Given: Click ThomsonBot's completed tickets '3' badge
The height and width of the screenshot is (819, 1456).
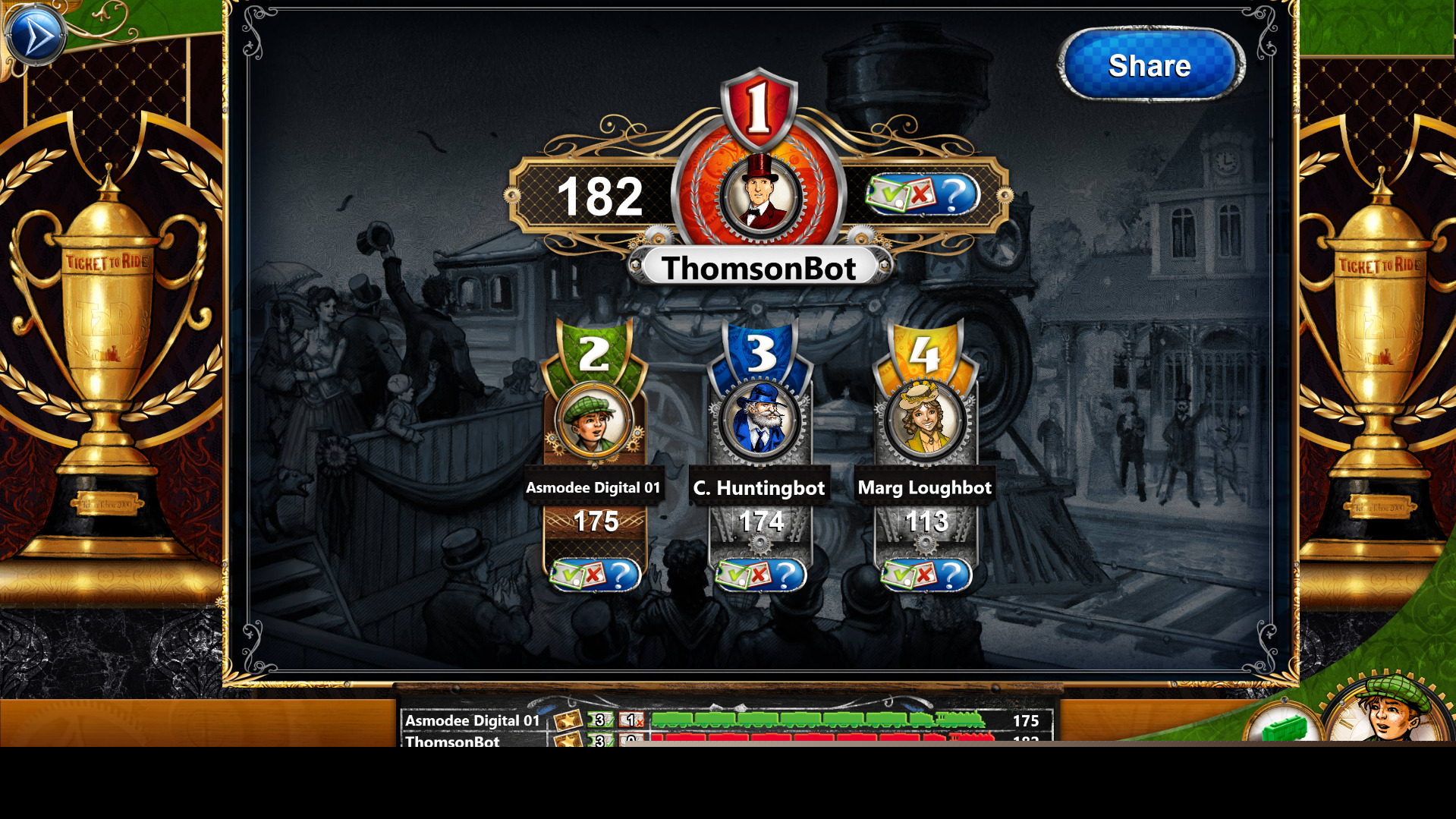Looking at the screenshot, I should click(599, 742).
